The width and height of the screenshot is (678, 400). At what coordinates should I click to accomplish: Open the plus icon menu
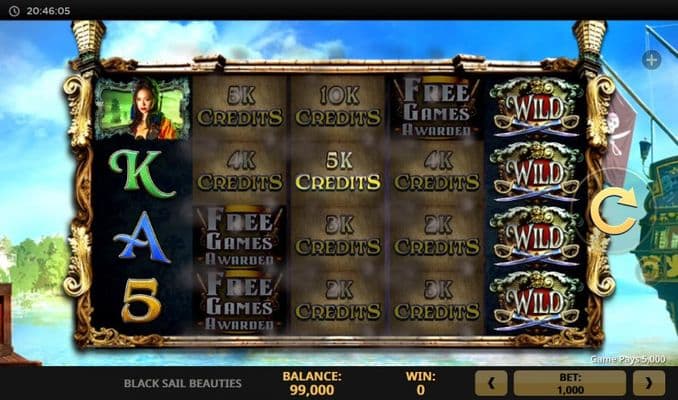coord(651,60)
